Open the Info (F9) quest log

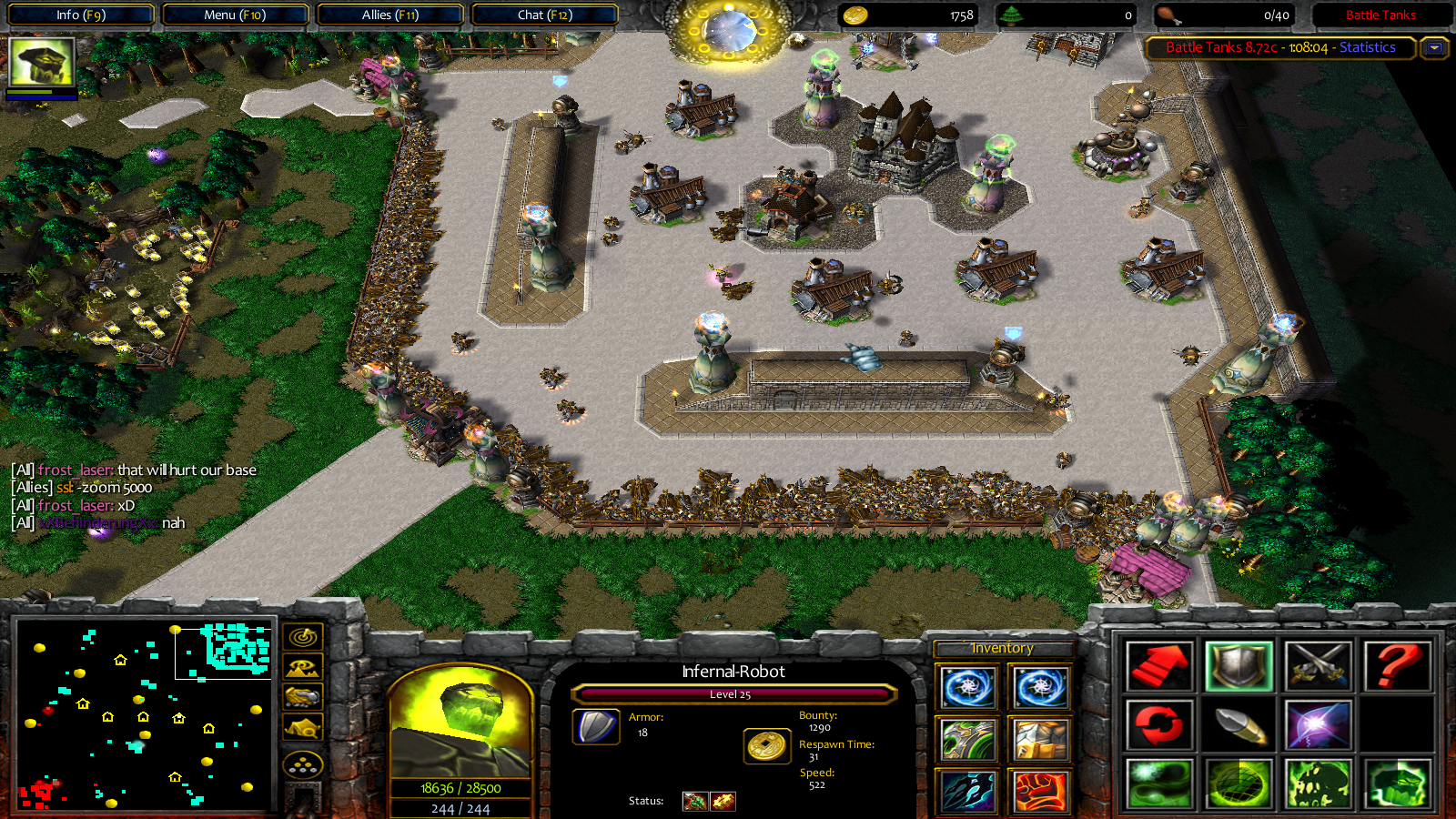point(80,15)
